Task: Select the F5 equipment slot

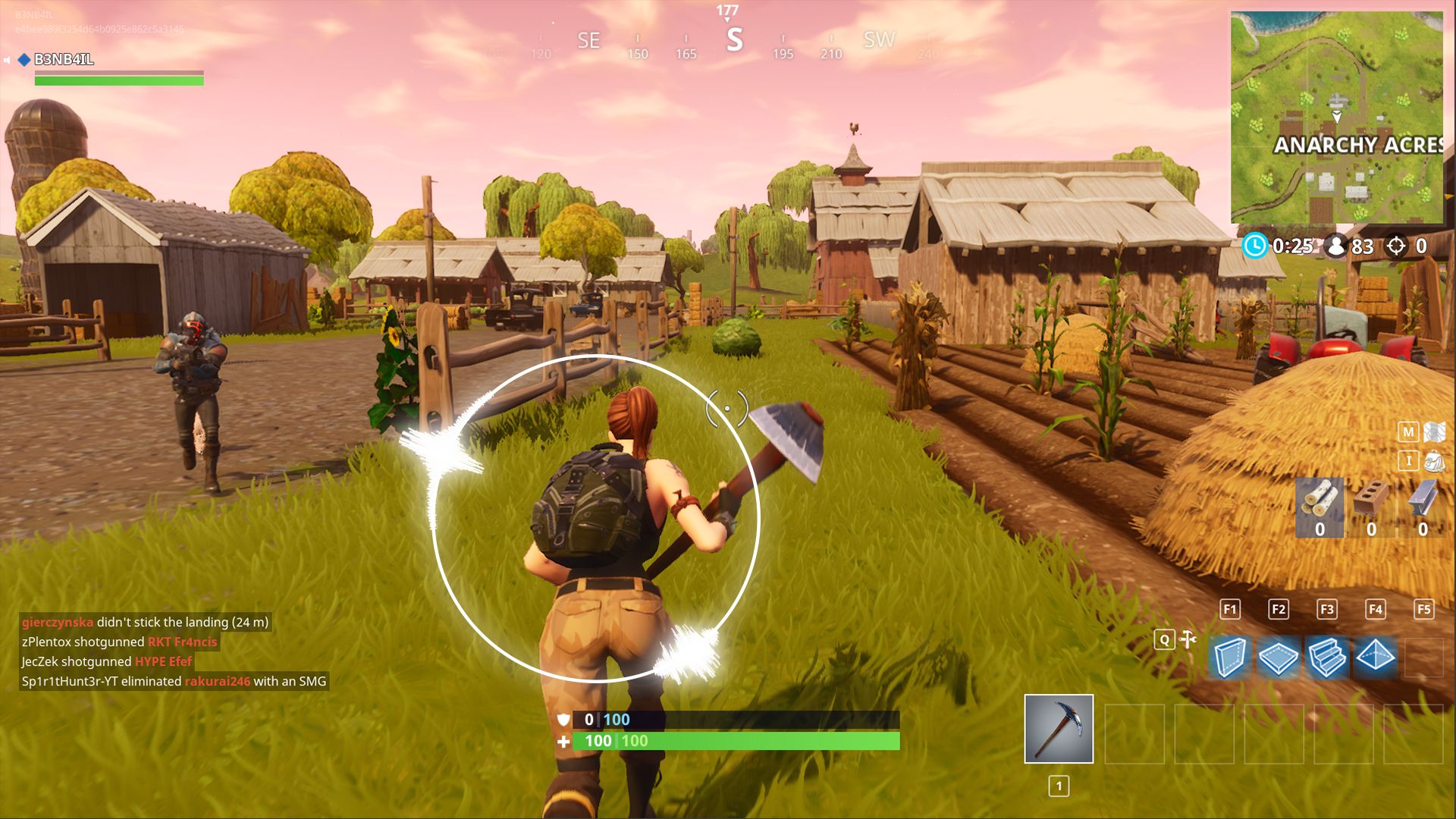Action: click(1424, 609)
